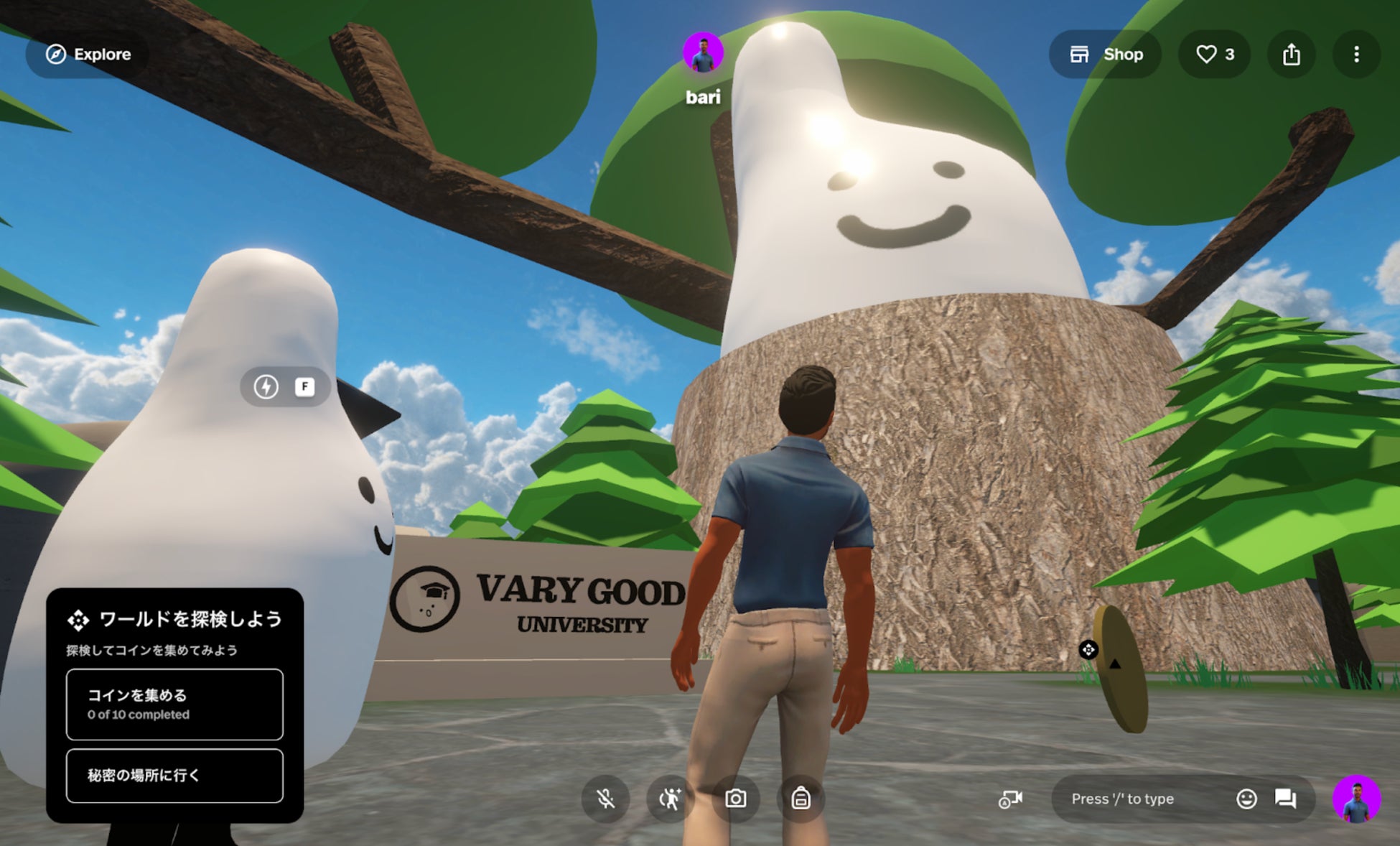Open the emoji reaction picker
Viewport: 1400px width, 846px height.
coord(1246,799)
